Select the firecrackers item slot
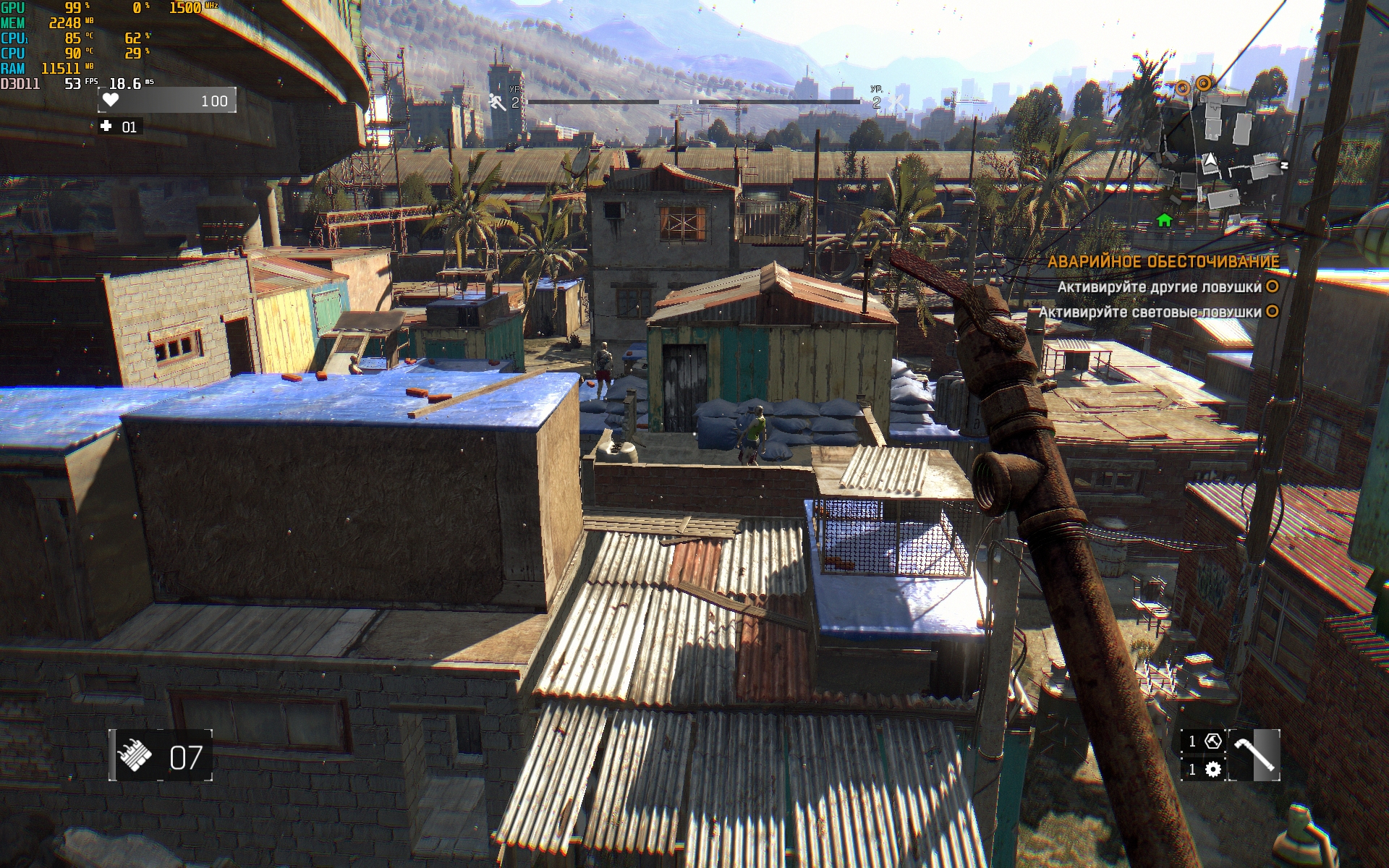Screen dimensions: 1389x868 click(x=135, y=757)
